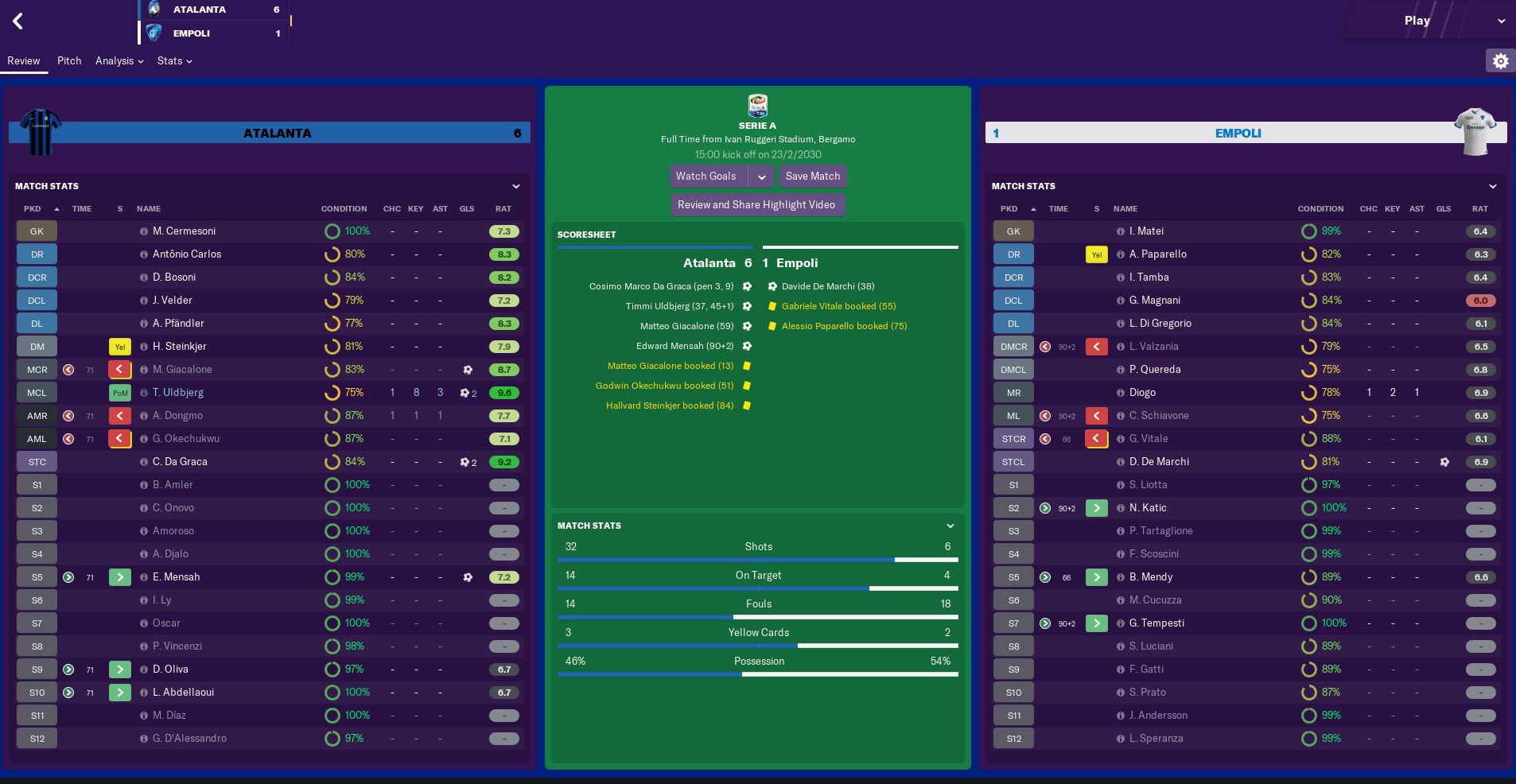Click the Empoli shirt graphic
This screenshot has height=784, width=1516.
[1476, 130]
